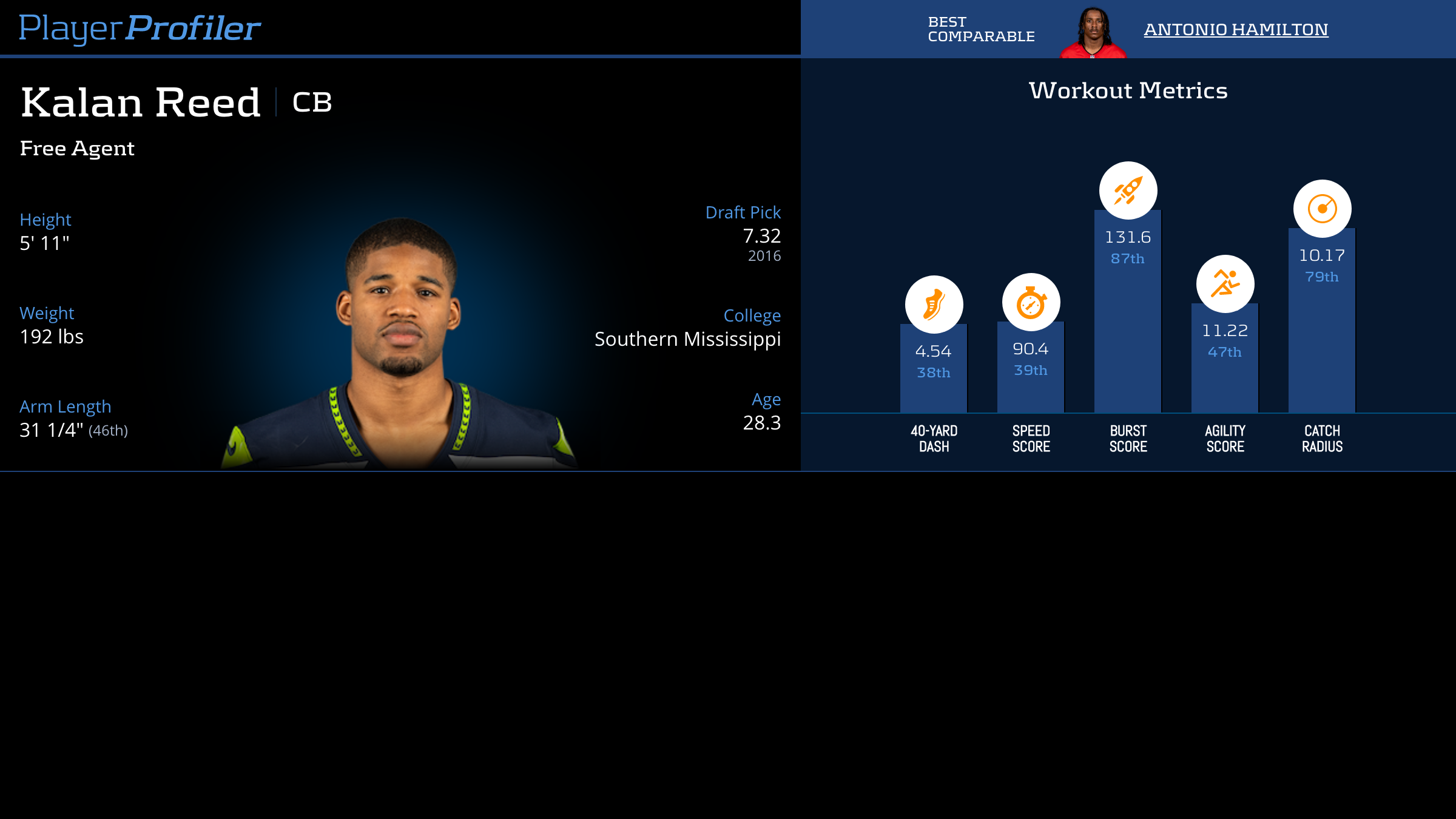Open the Antonio Hamilton comparable player link

1236,29
